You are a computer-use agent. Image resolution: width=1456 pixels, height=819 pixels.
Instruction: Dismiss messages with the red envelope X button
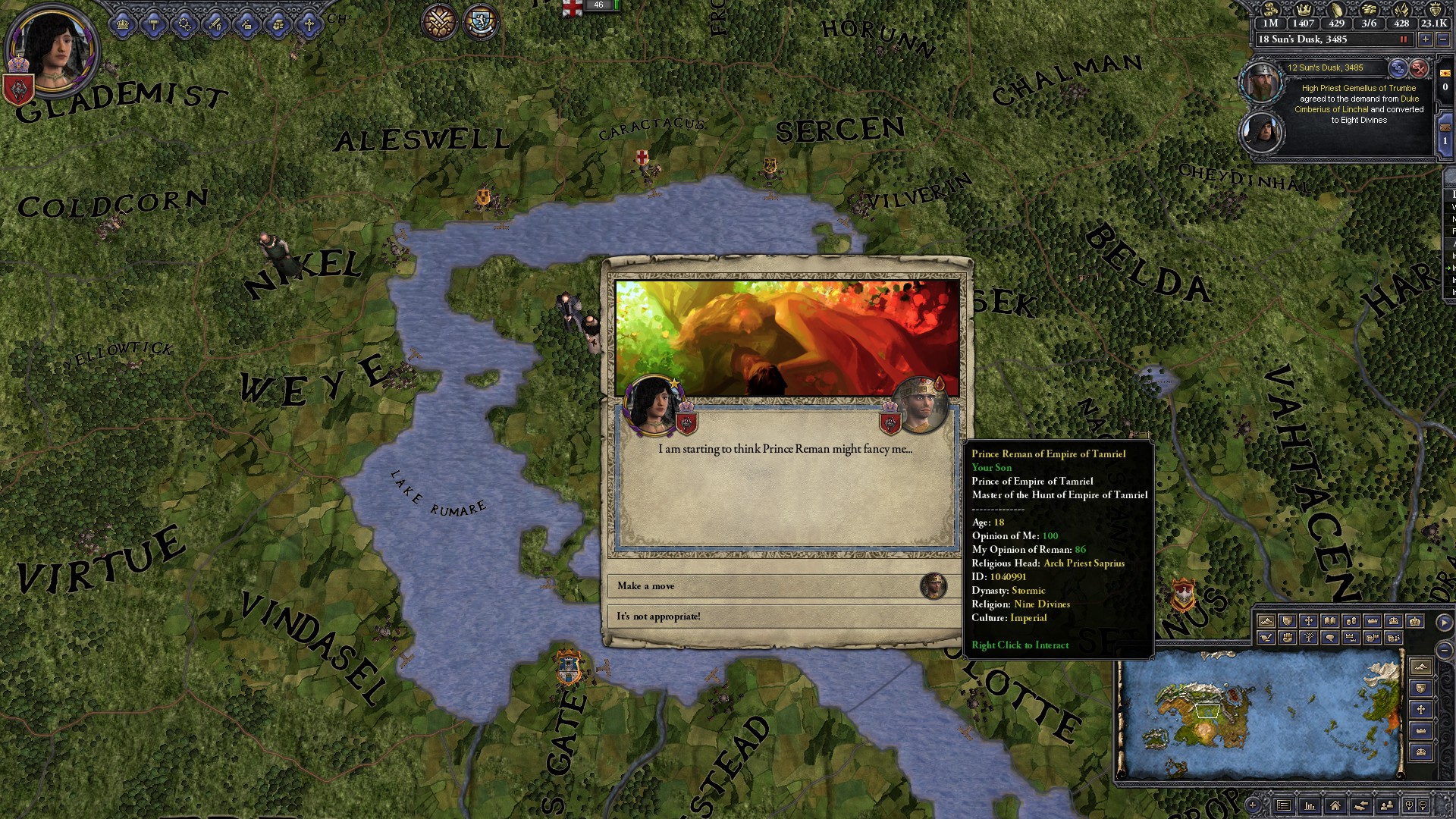pyautogui.click(x=1419, y=68)
